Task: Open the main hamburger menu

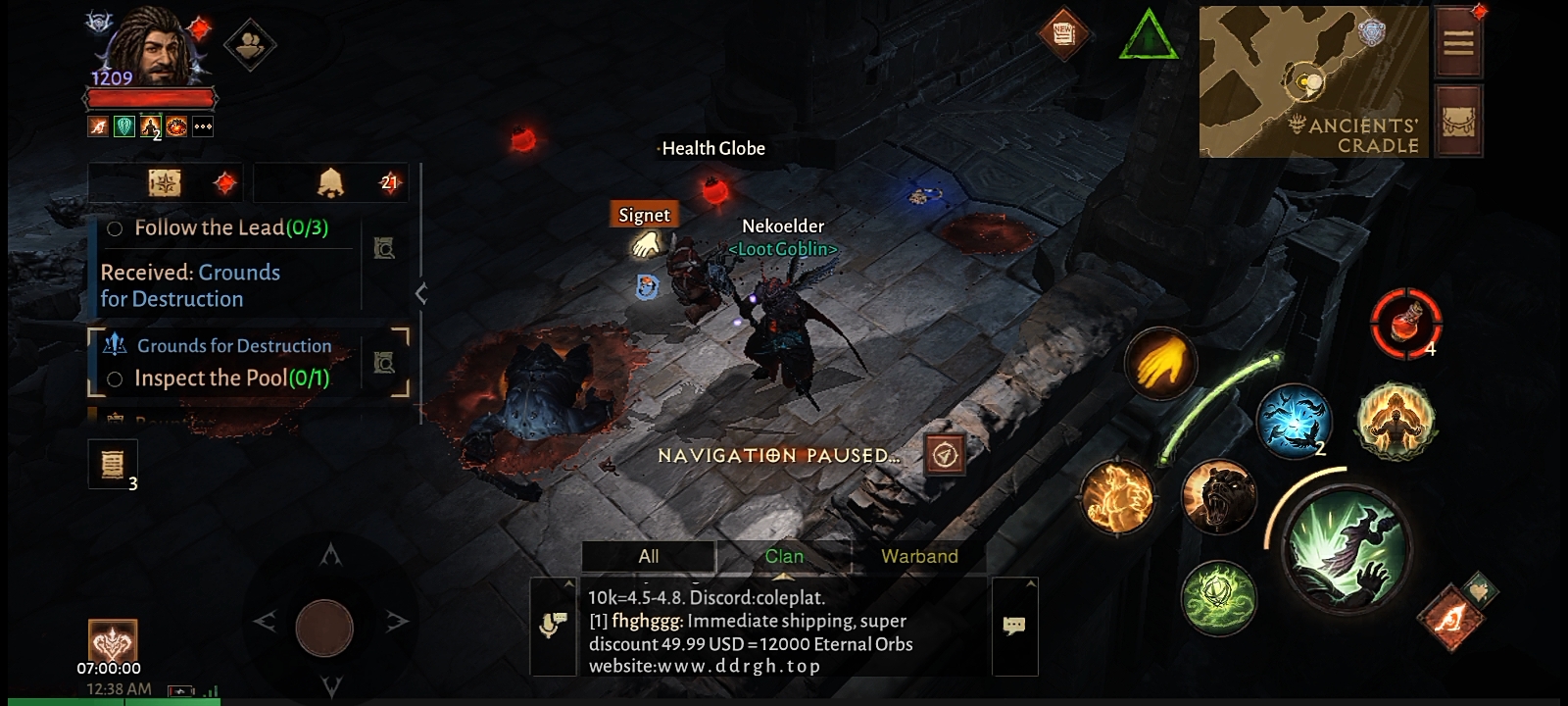Action: (x=1458, y=43)
